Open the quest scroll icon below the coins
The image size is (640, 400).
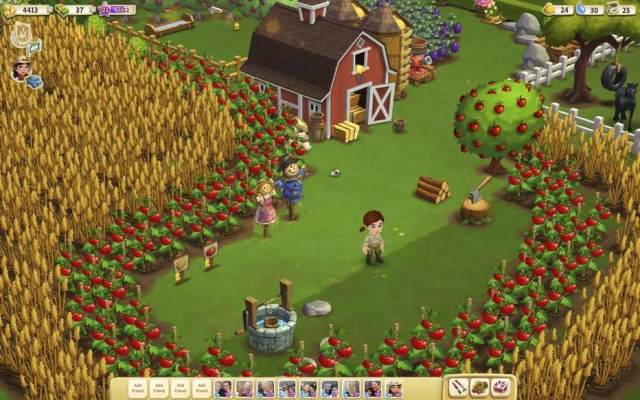pyautogui.click(x=21, y=34)
